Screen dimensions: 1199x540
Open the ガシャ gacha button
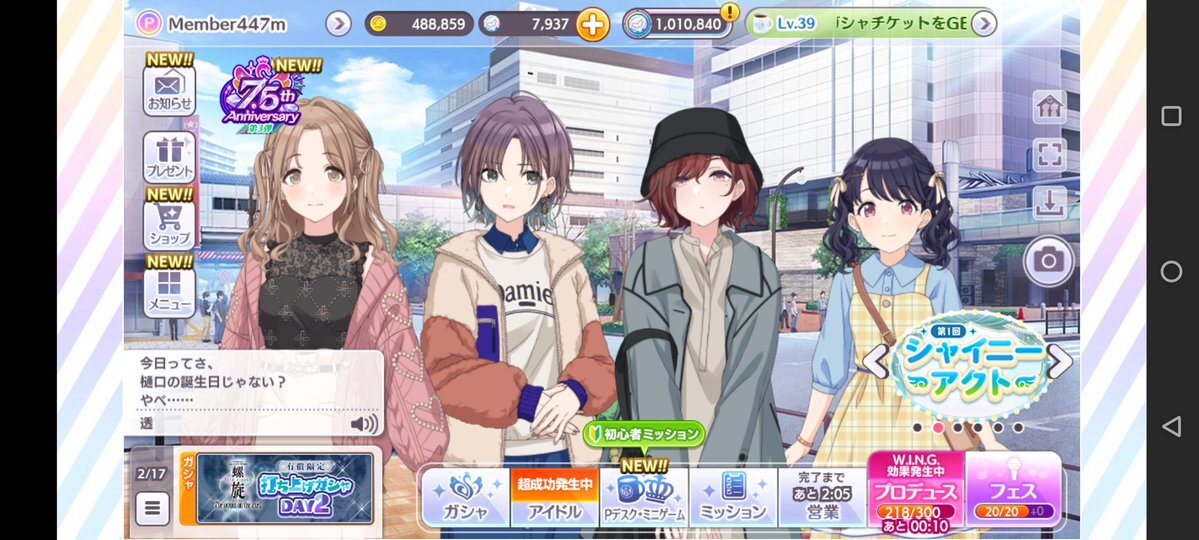464,496
